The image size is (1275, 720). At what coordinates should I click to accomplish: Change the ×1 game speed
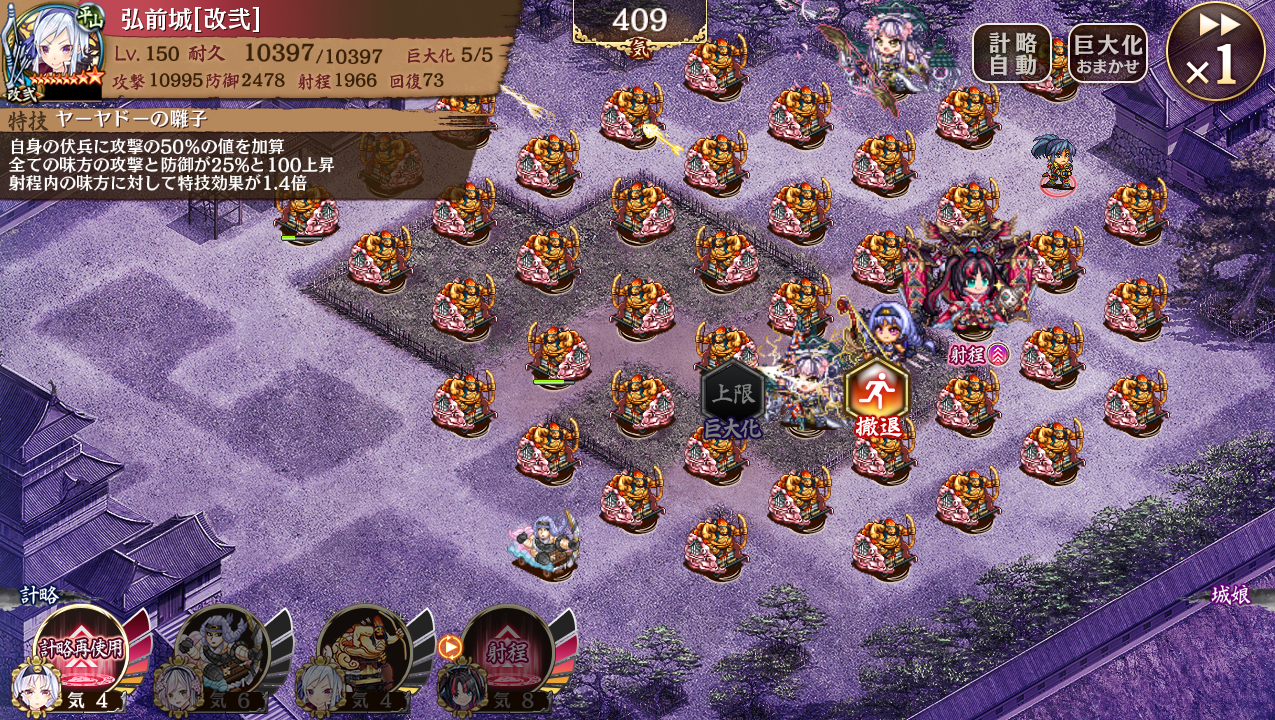[x=1215, y=52]
